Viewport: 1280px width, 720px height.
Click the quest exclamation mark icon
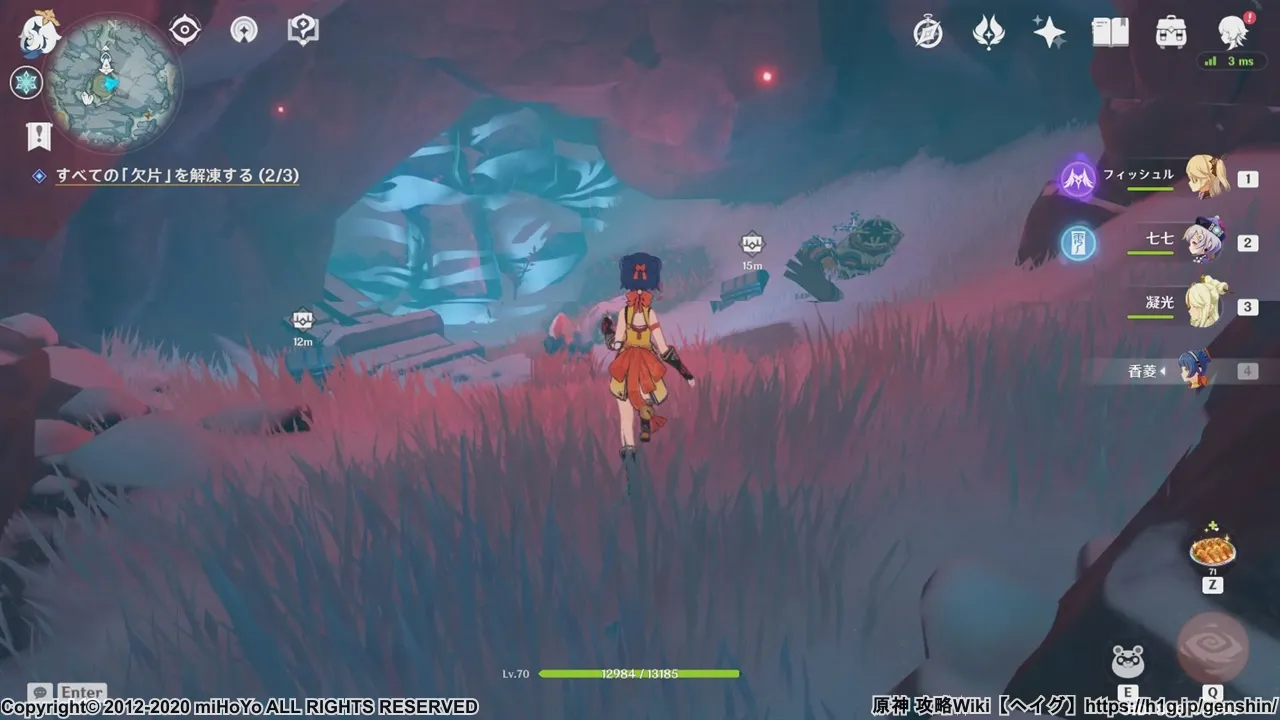pos(39,136)
